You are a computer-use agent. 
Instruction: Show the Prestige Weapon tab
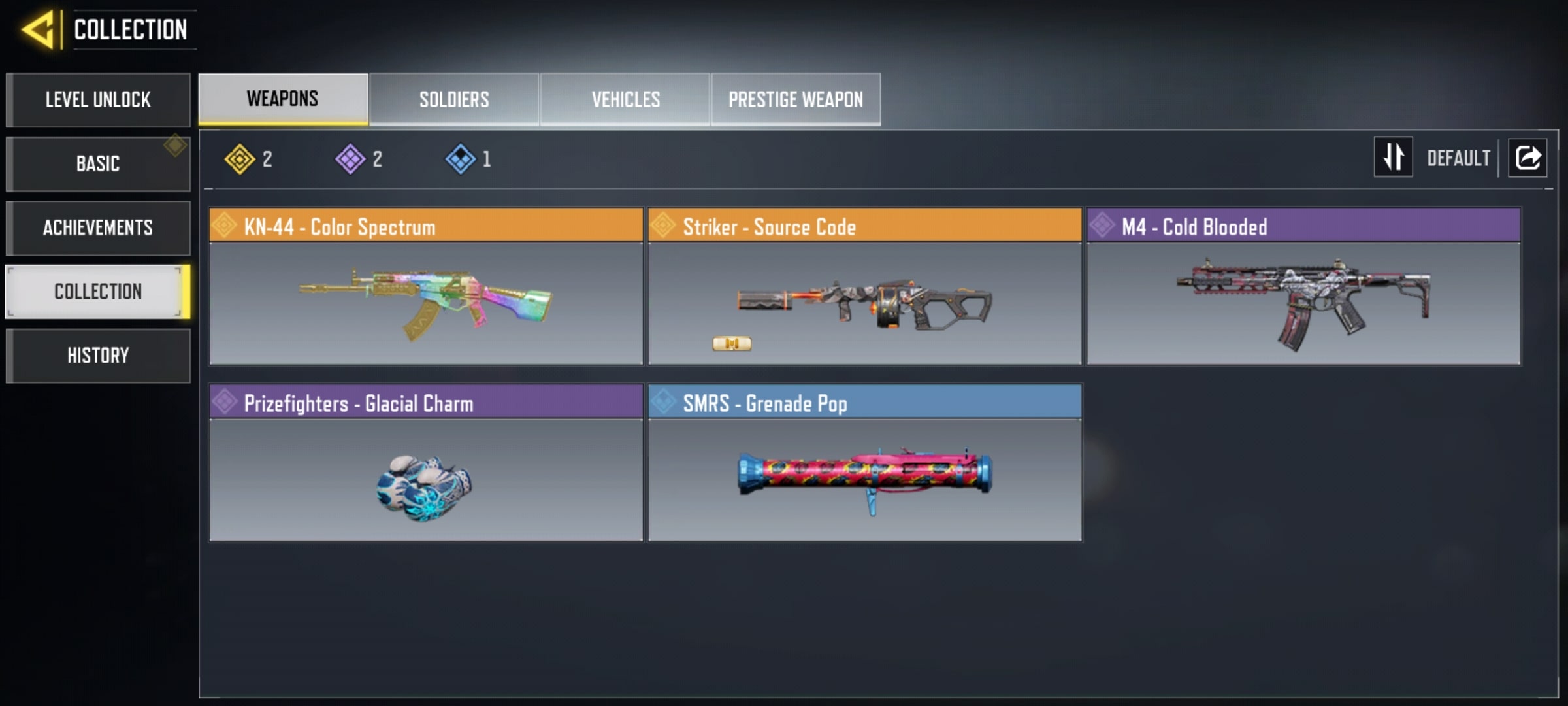(x=796, y=99)
